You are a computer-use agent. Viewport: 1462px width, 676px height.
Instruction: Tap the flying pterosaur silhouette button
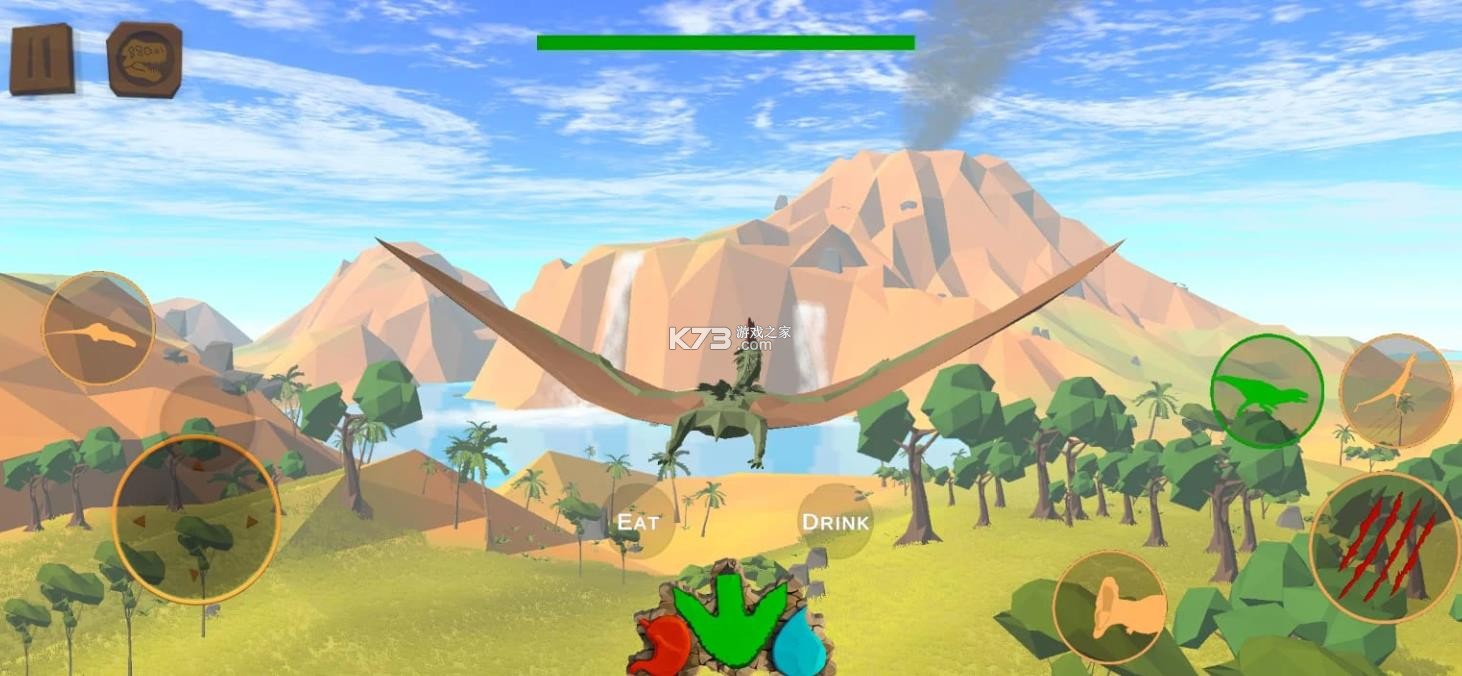point(98,329)
